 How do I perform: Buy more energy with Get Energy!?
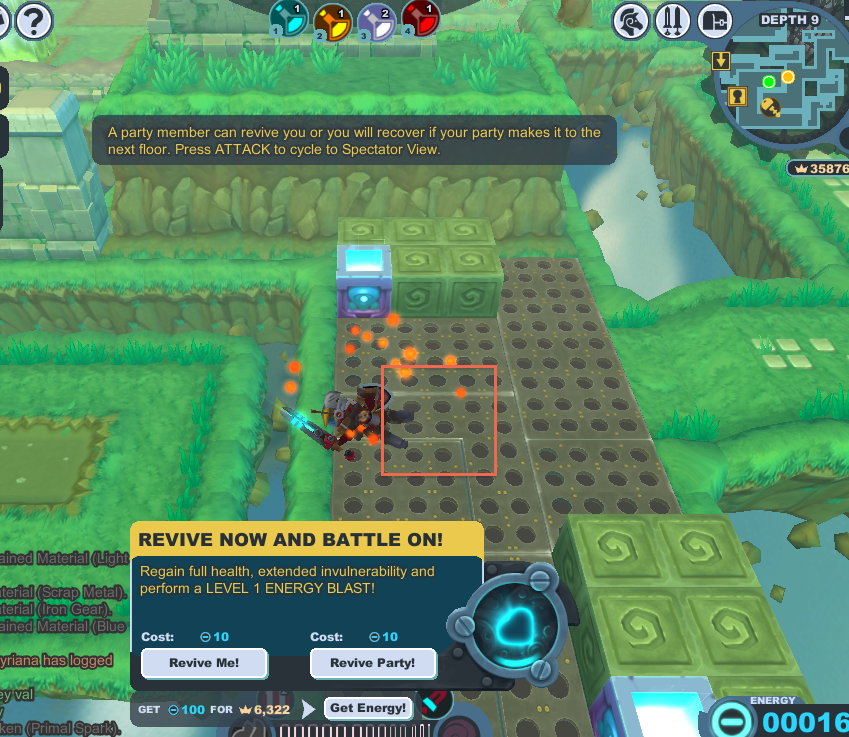tap(368, 708)
